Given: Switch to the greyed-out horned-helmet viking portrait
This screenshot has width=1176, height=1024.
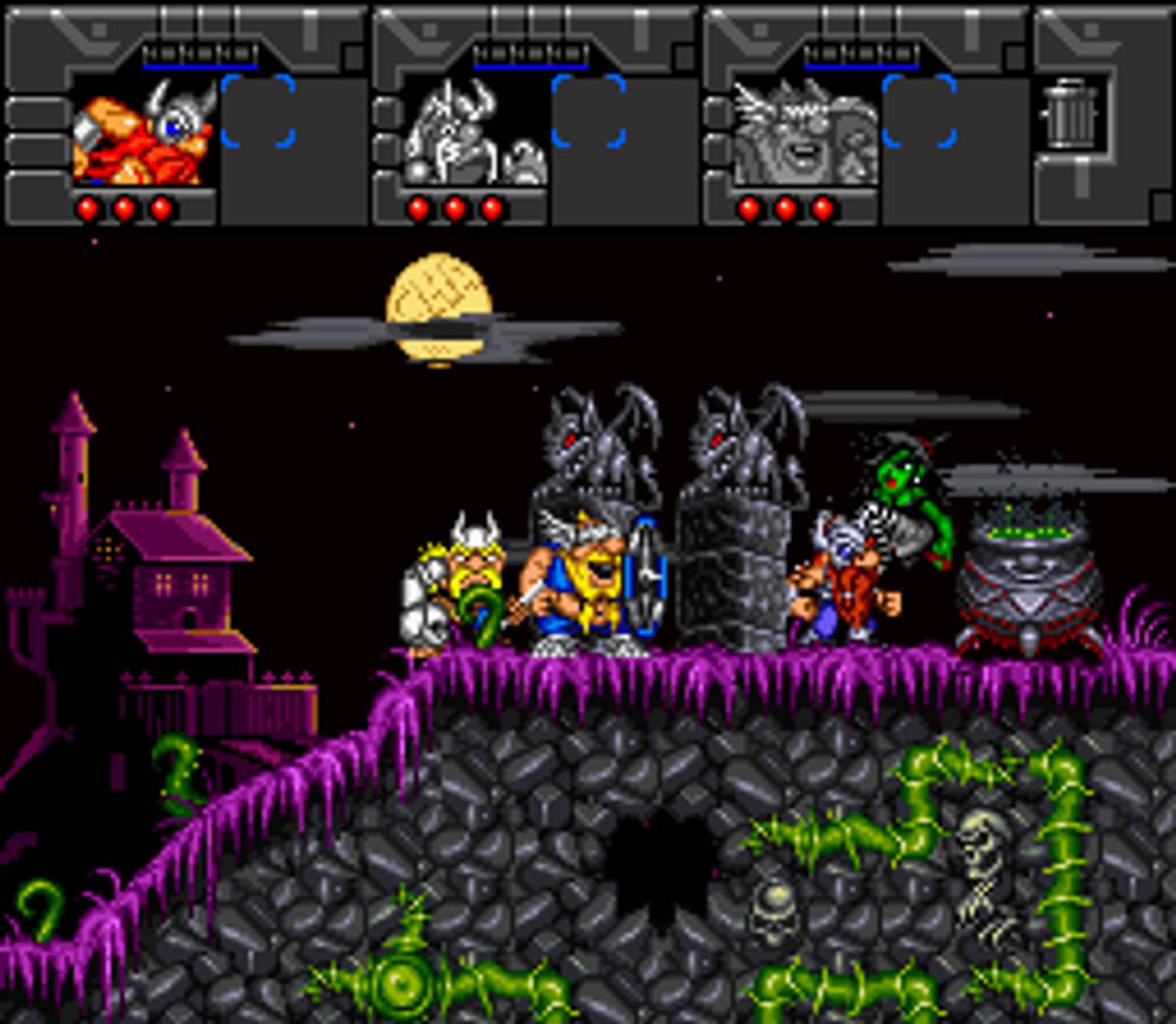Looking at the screenshot, I should [475, 132].
